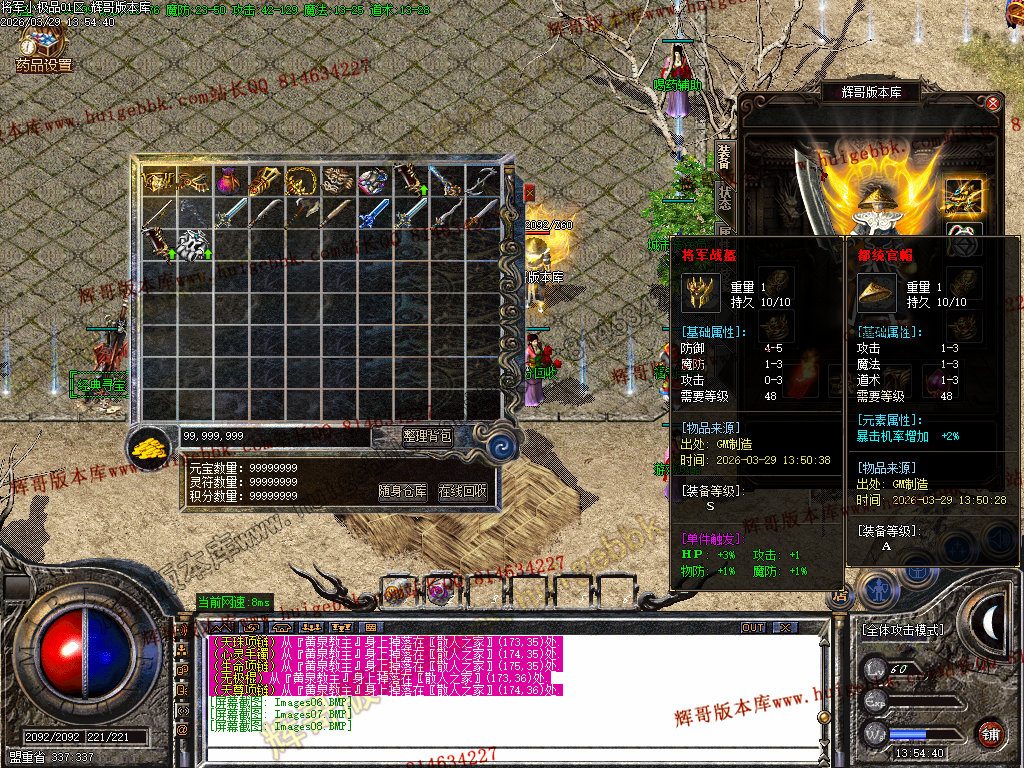Open the 铺 shop button
The height and width of the screenshot is (768, 1024).
[990, 733]
